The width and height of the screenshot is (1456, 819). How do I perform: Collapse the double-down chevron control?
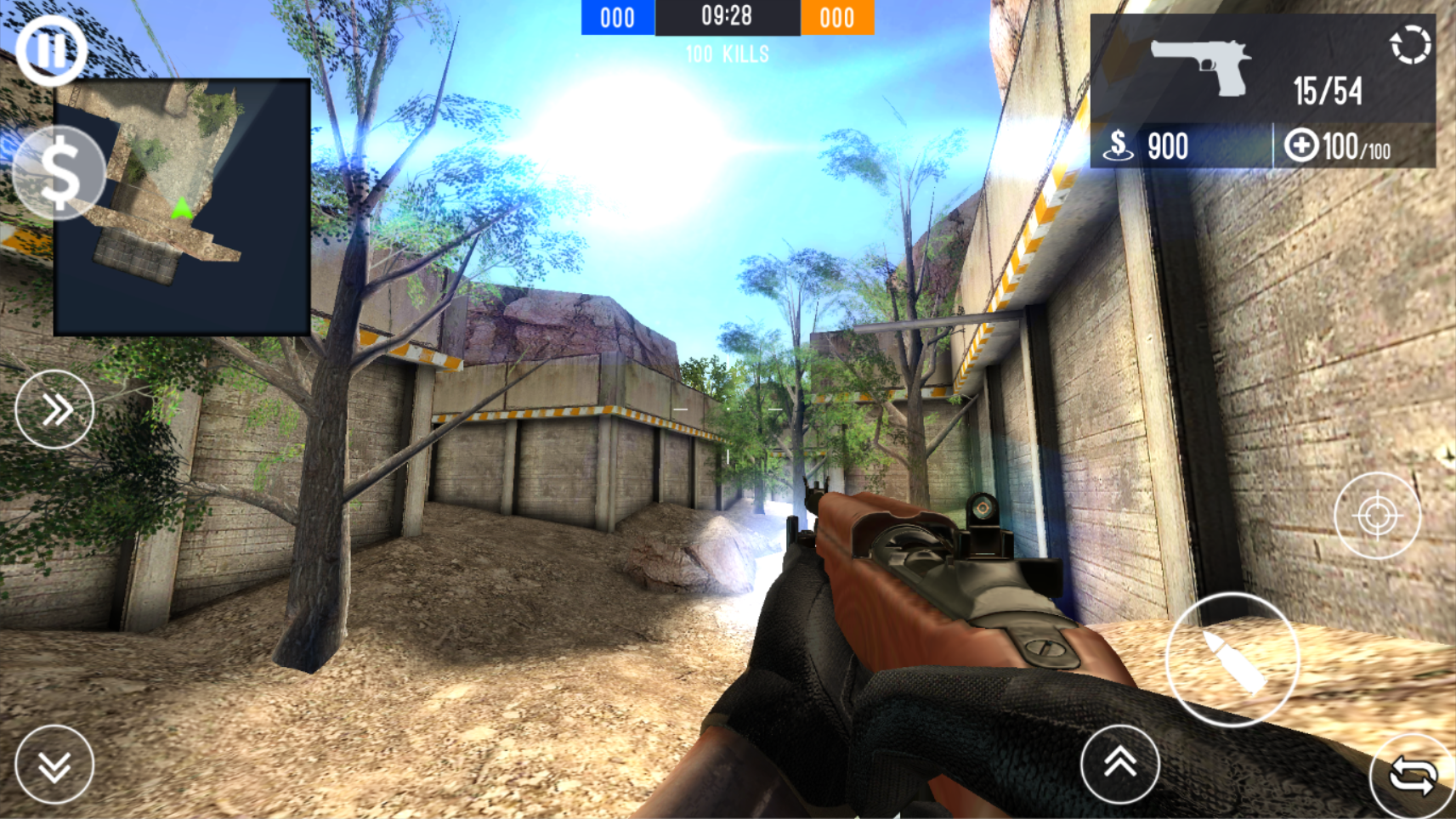[x=54, y=764]
